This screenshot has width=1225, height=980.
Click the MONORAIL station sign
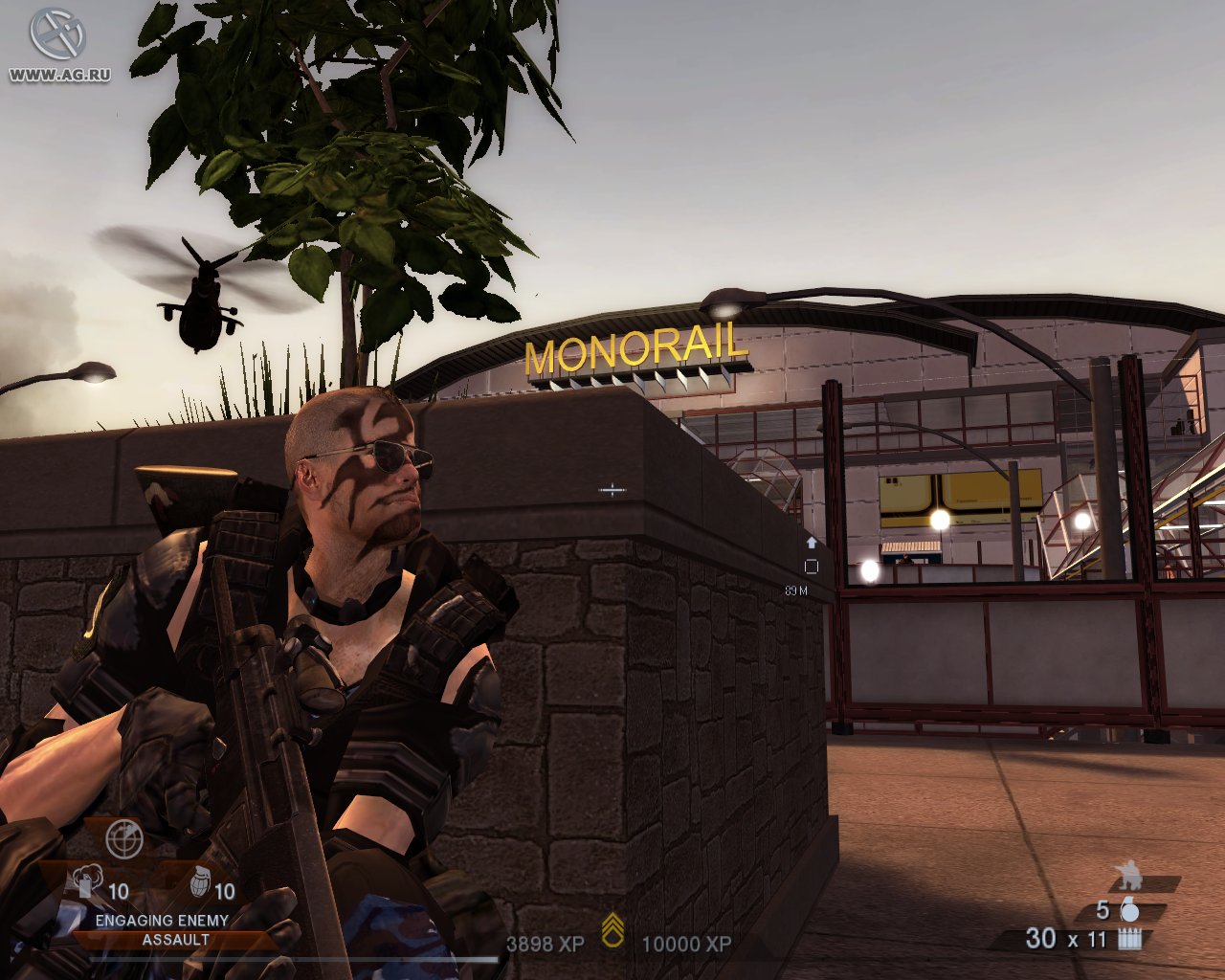point(635,353)
